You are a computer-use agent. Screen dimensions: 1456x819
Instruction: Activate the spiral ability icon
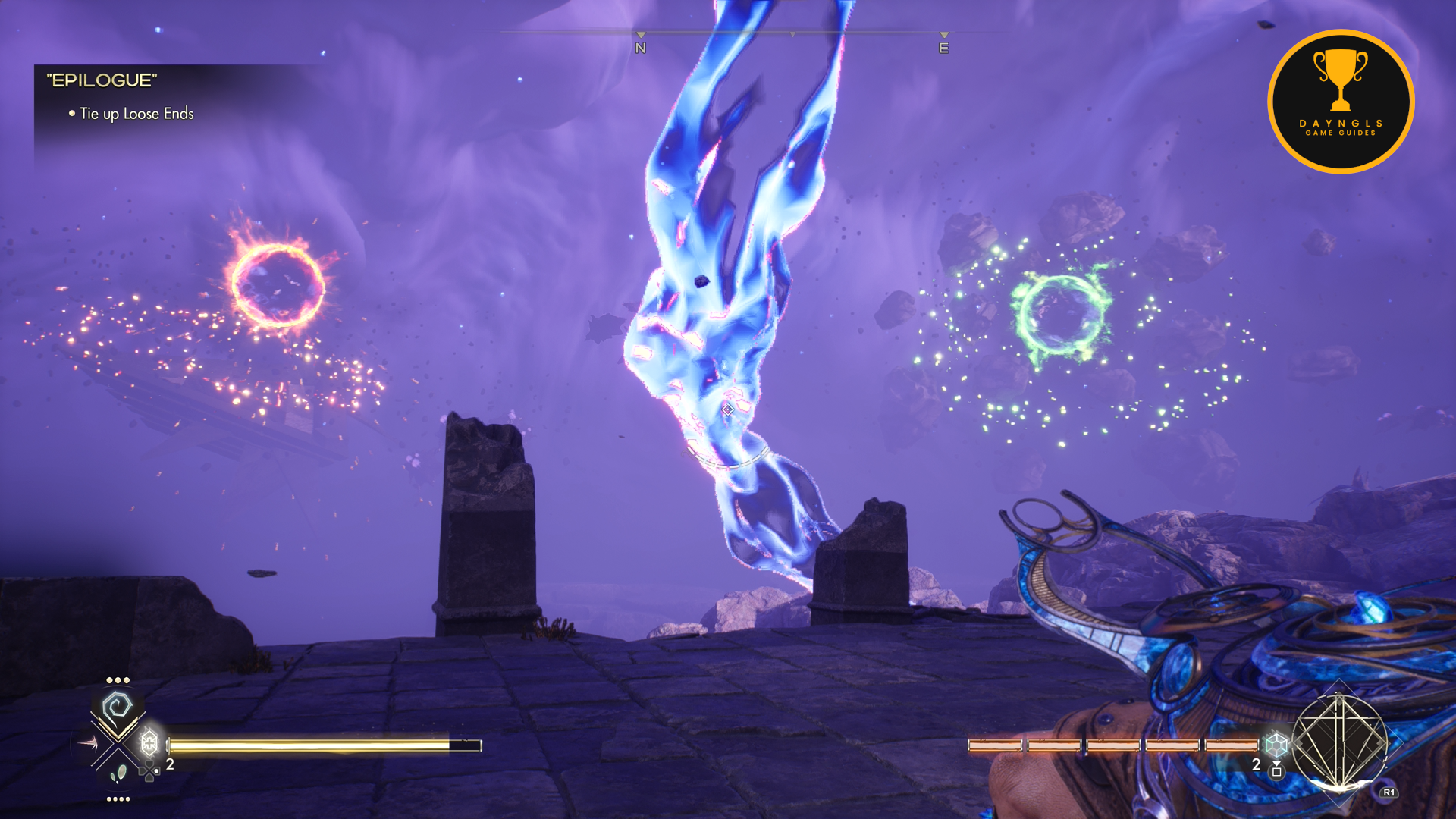[x=118, y=708]
